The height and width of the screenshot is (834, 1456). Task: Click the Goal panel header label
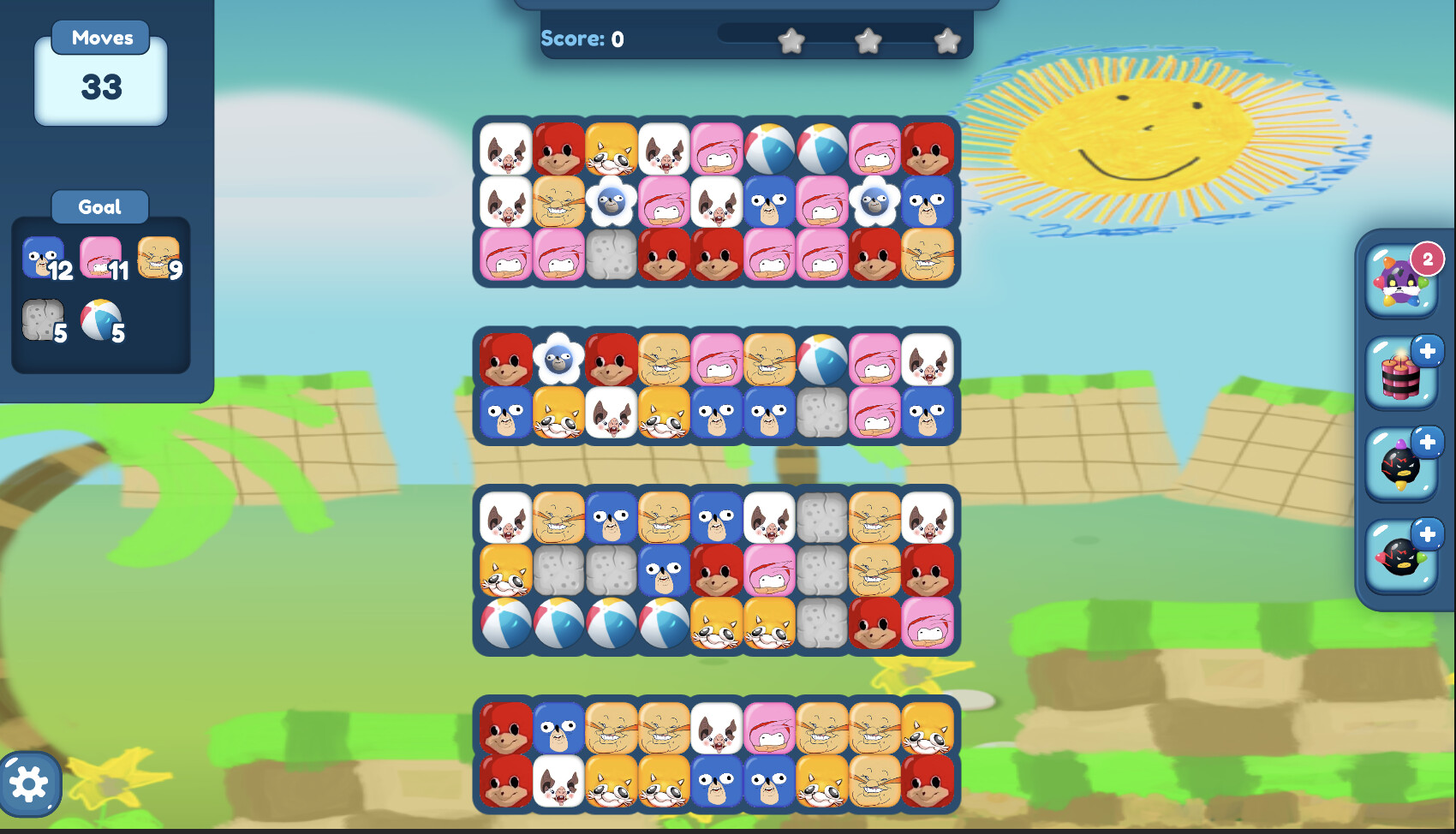[x=99, y=206]
